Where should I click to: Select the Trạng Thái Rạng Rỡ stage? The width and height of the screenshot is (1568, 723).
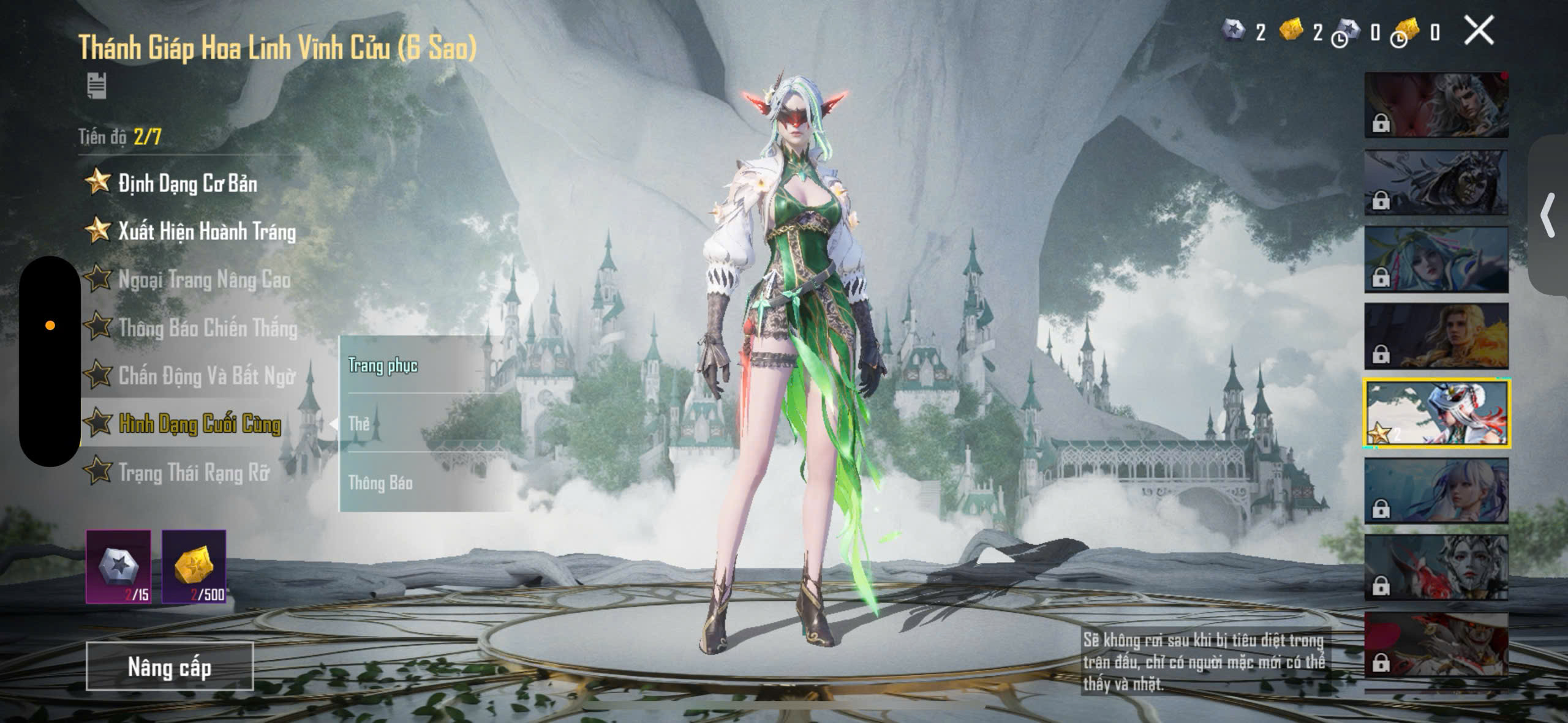click(x=194, y=472)
